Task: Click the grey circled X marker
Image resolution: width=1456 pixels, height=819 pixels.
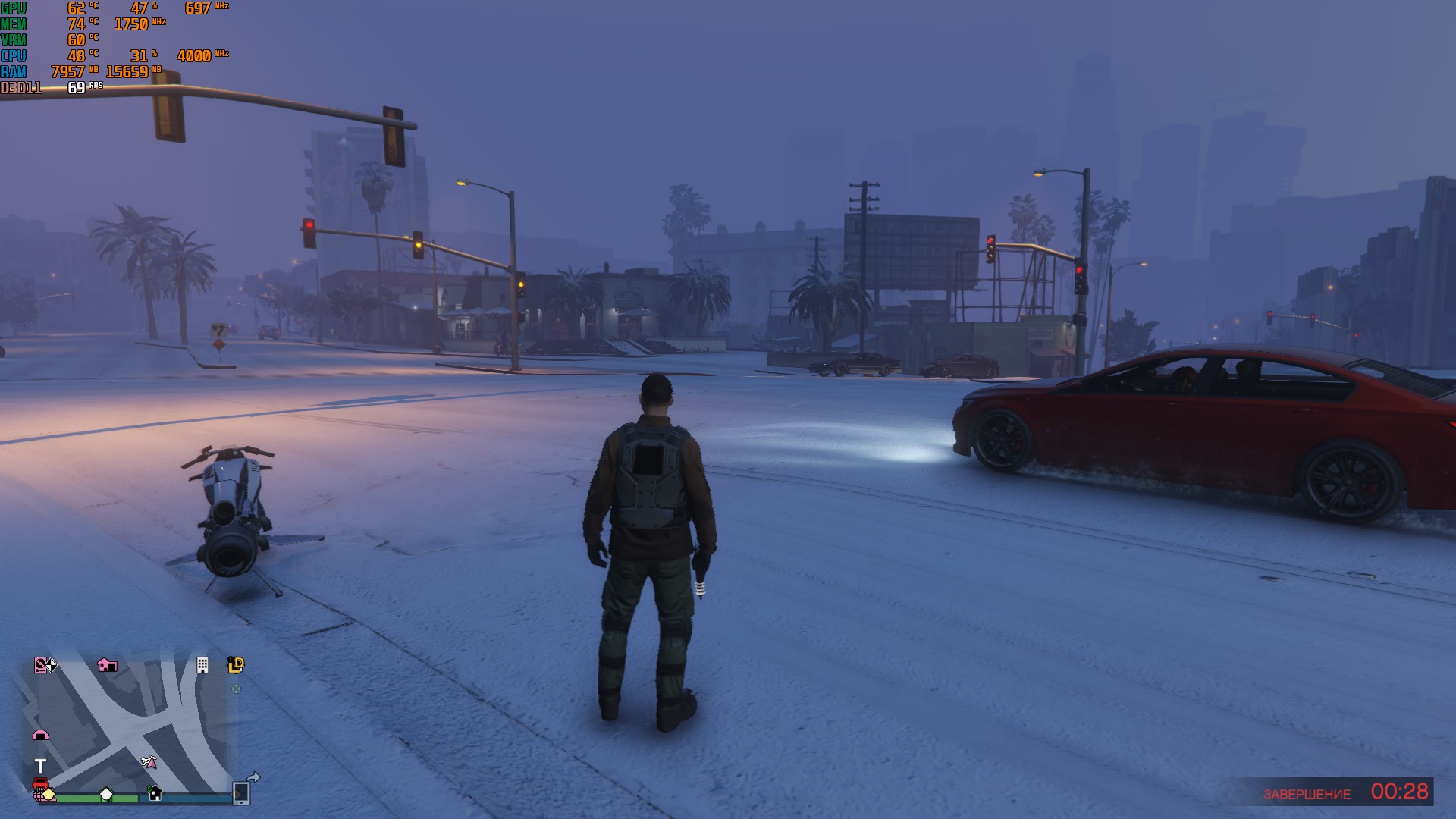Action: pos(236,689)
